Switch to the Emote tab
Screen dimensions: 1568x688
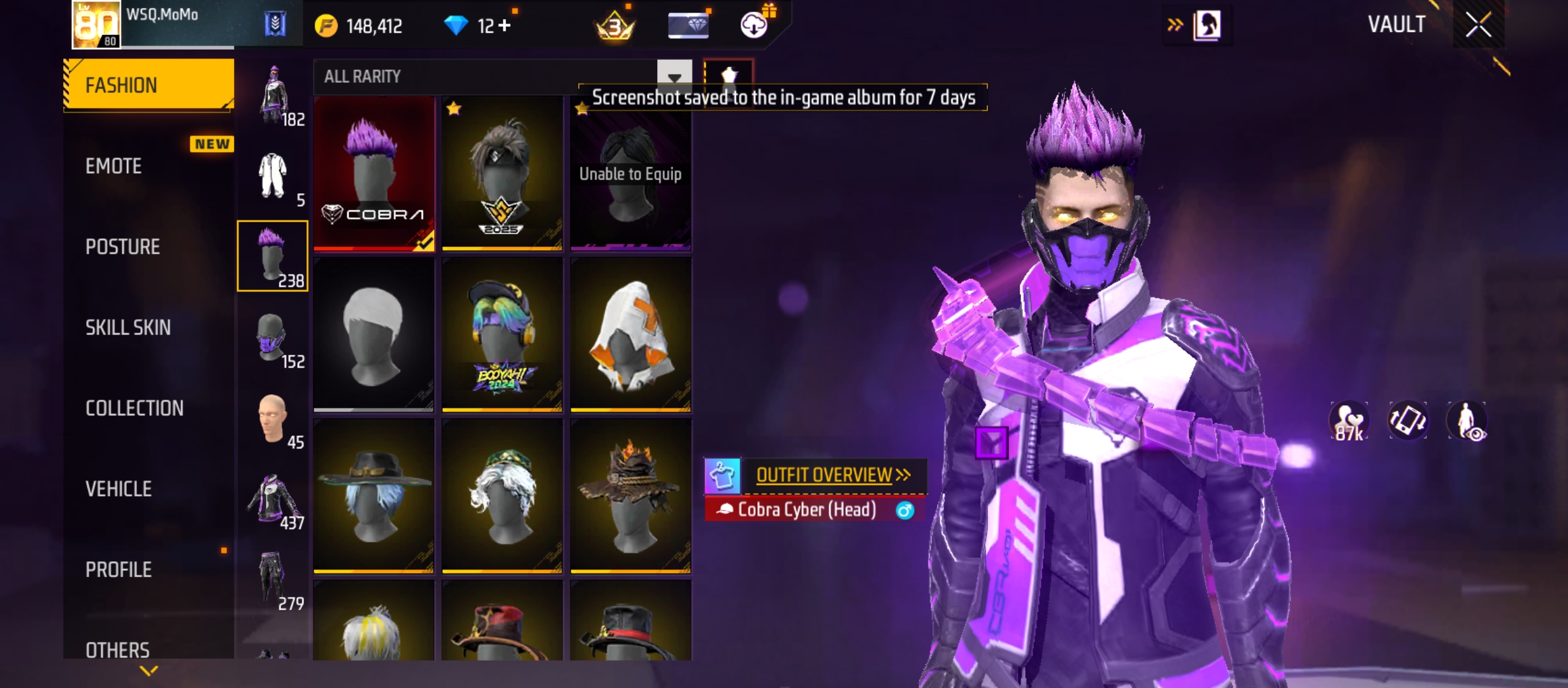[114, 166]
